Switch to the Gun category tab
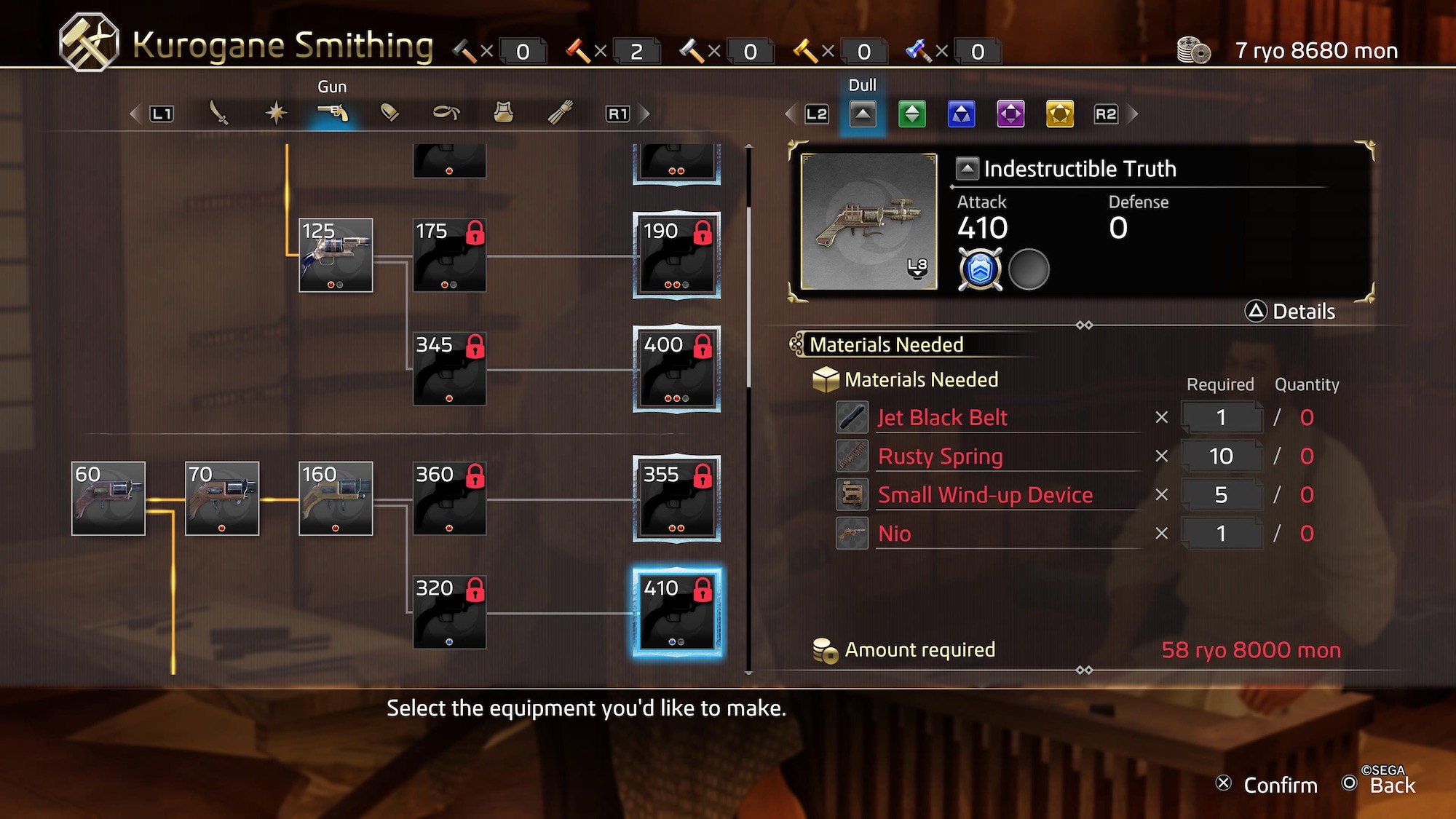The width and height of the screenshot is (1456, 819). pyautogui.click(x=334, y=113)
